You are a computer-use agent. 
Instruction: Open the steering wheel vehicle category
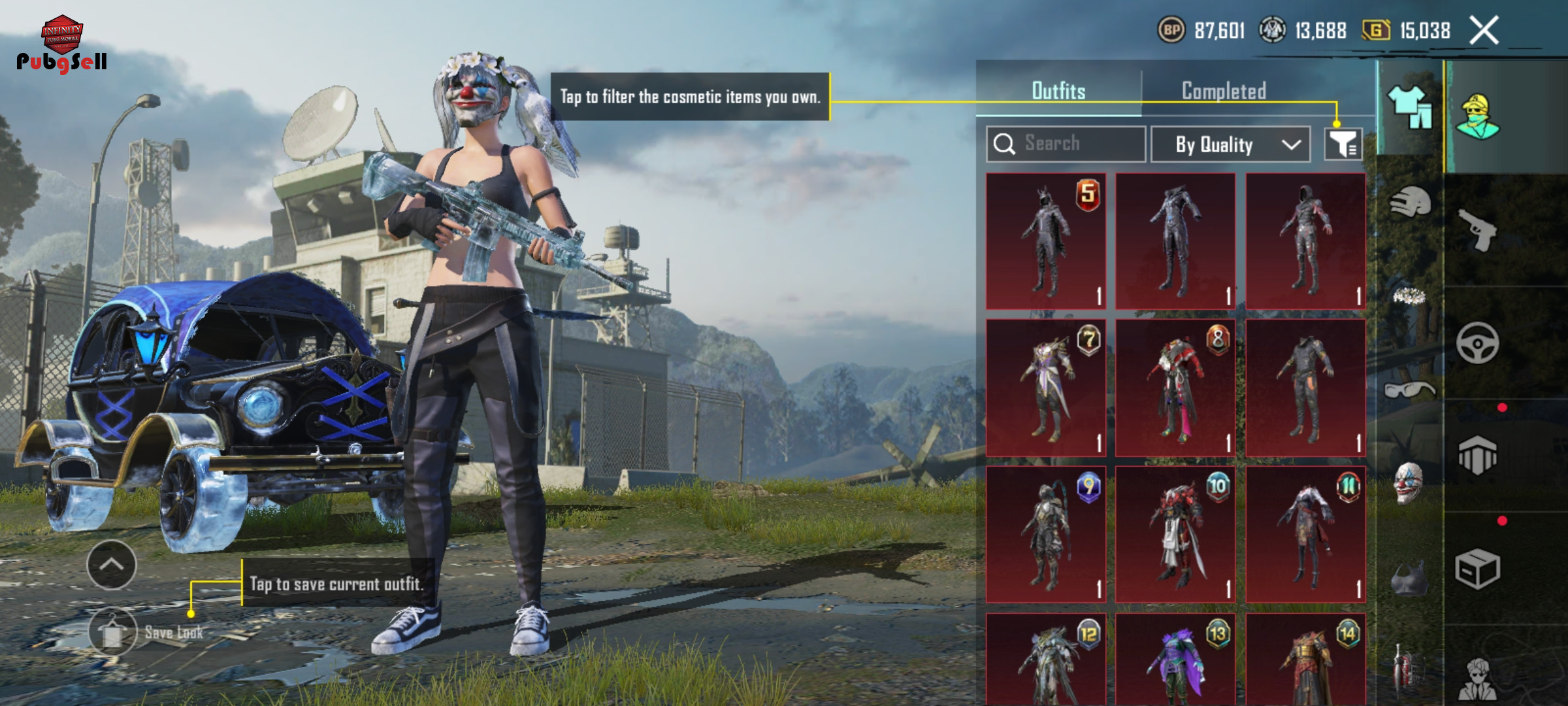tap(1477, 343)
